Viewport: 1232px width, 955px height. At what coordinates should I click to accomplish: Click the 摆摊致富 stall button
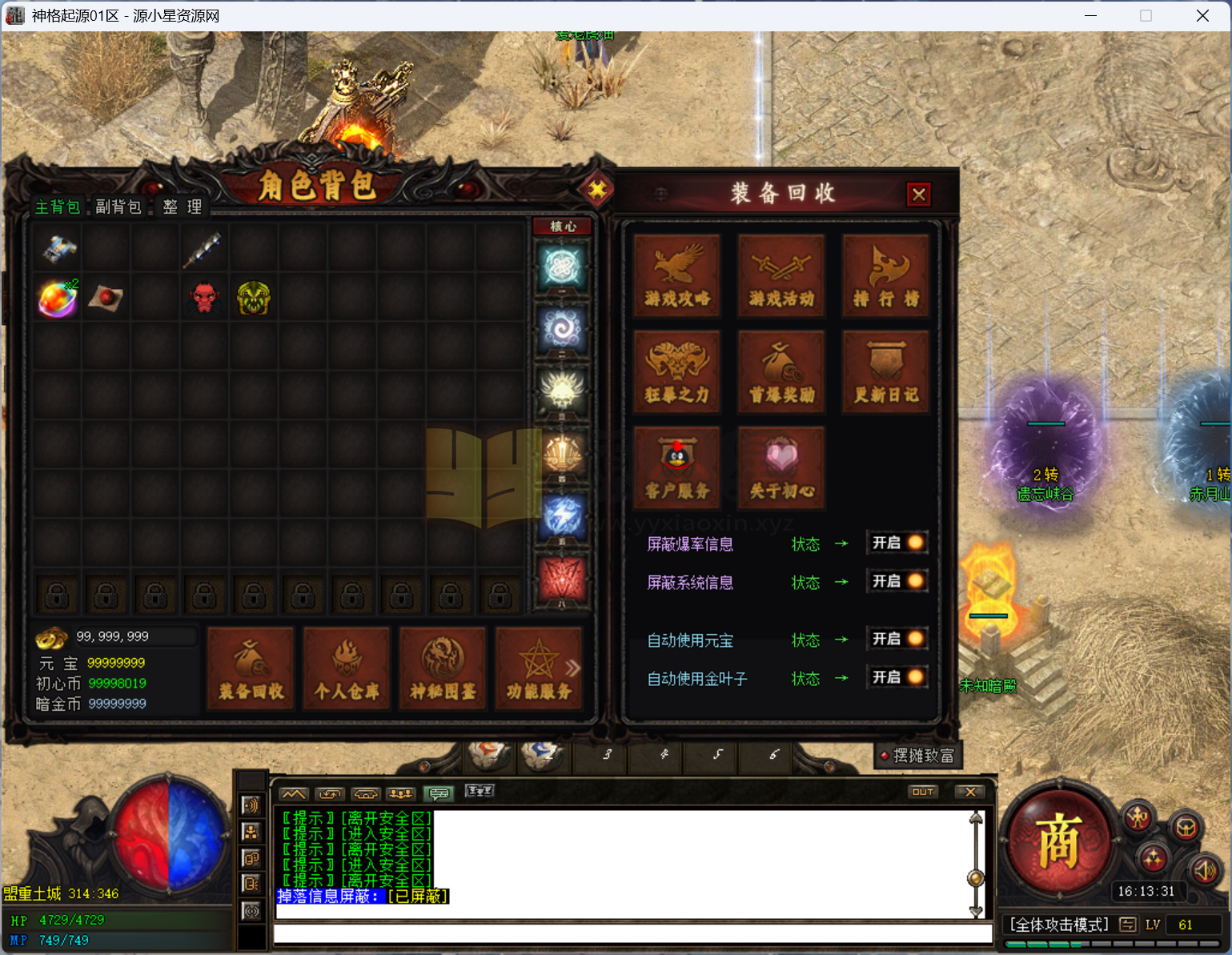tap(917, 756)
